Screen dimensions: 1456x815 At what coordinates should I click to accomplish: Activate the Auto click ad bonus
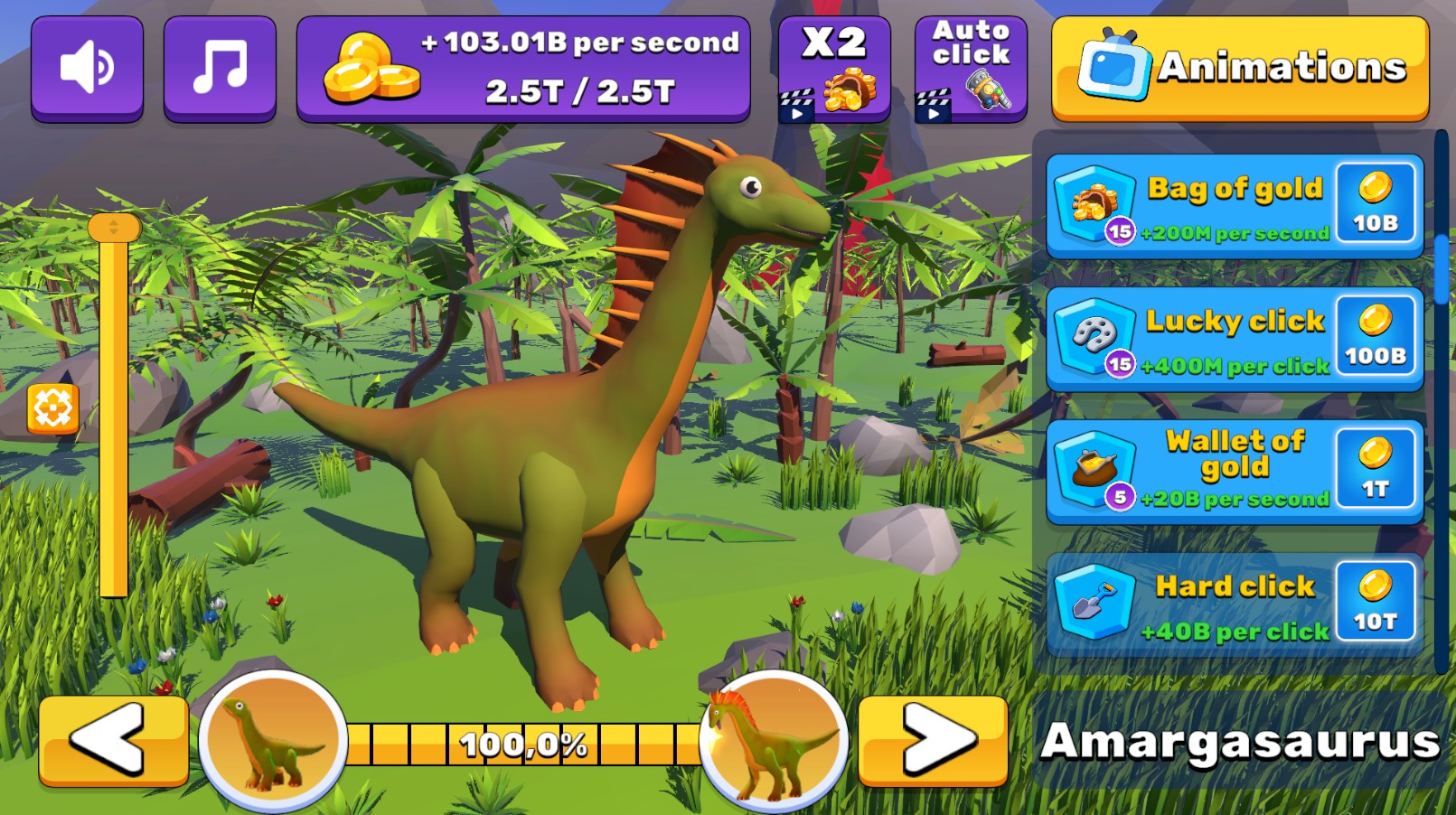[x=969, y=67]
